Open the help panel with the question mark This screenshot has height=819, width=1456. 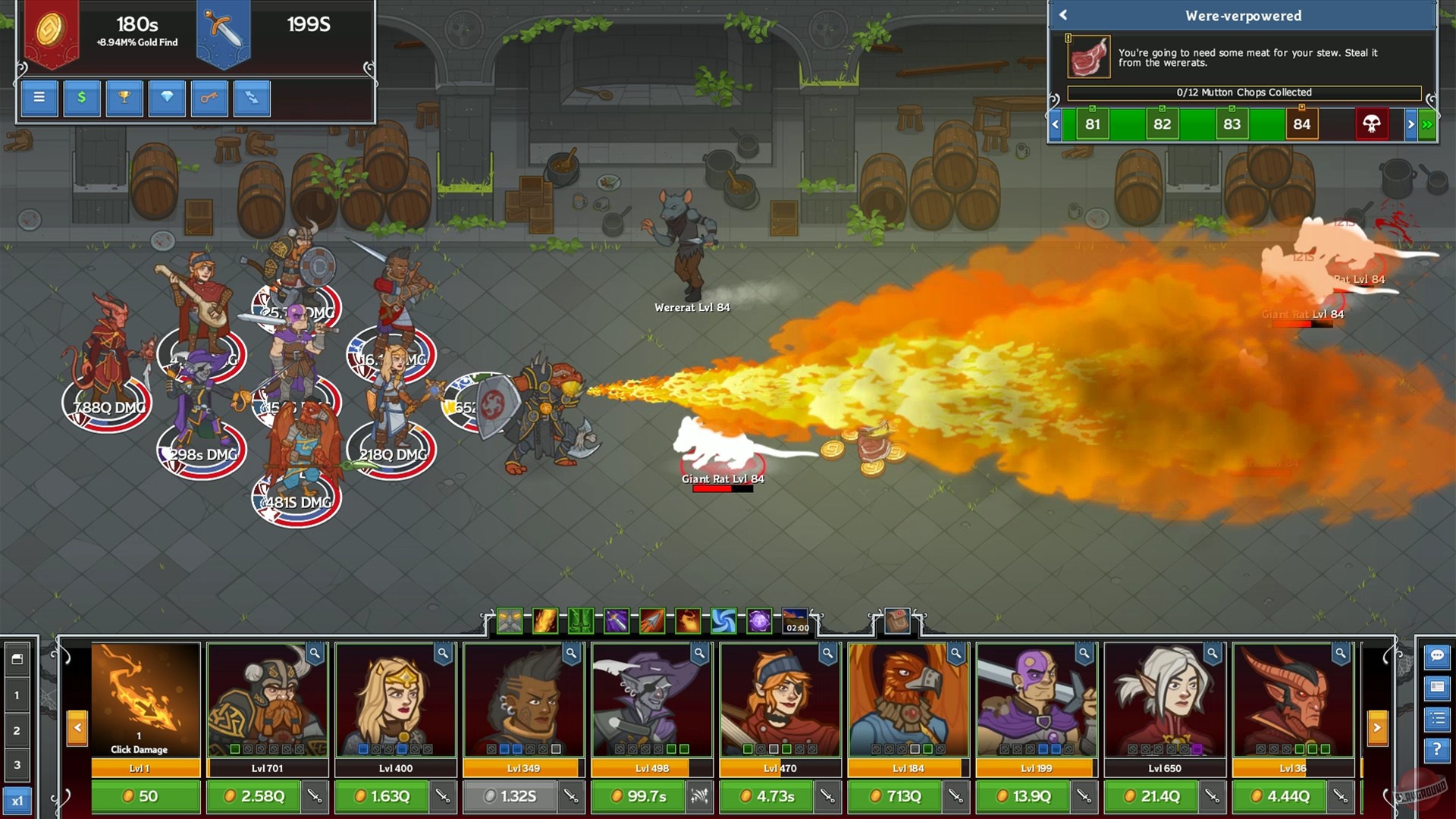tap(1436, 745)
